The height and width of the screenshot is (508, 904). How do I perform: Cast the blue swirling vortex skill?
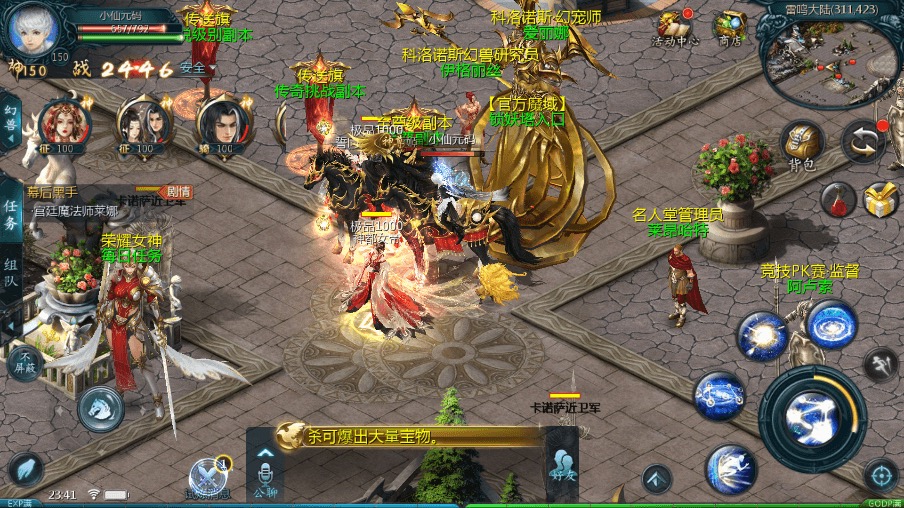point(832,324)
